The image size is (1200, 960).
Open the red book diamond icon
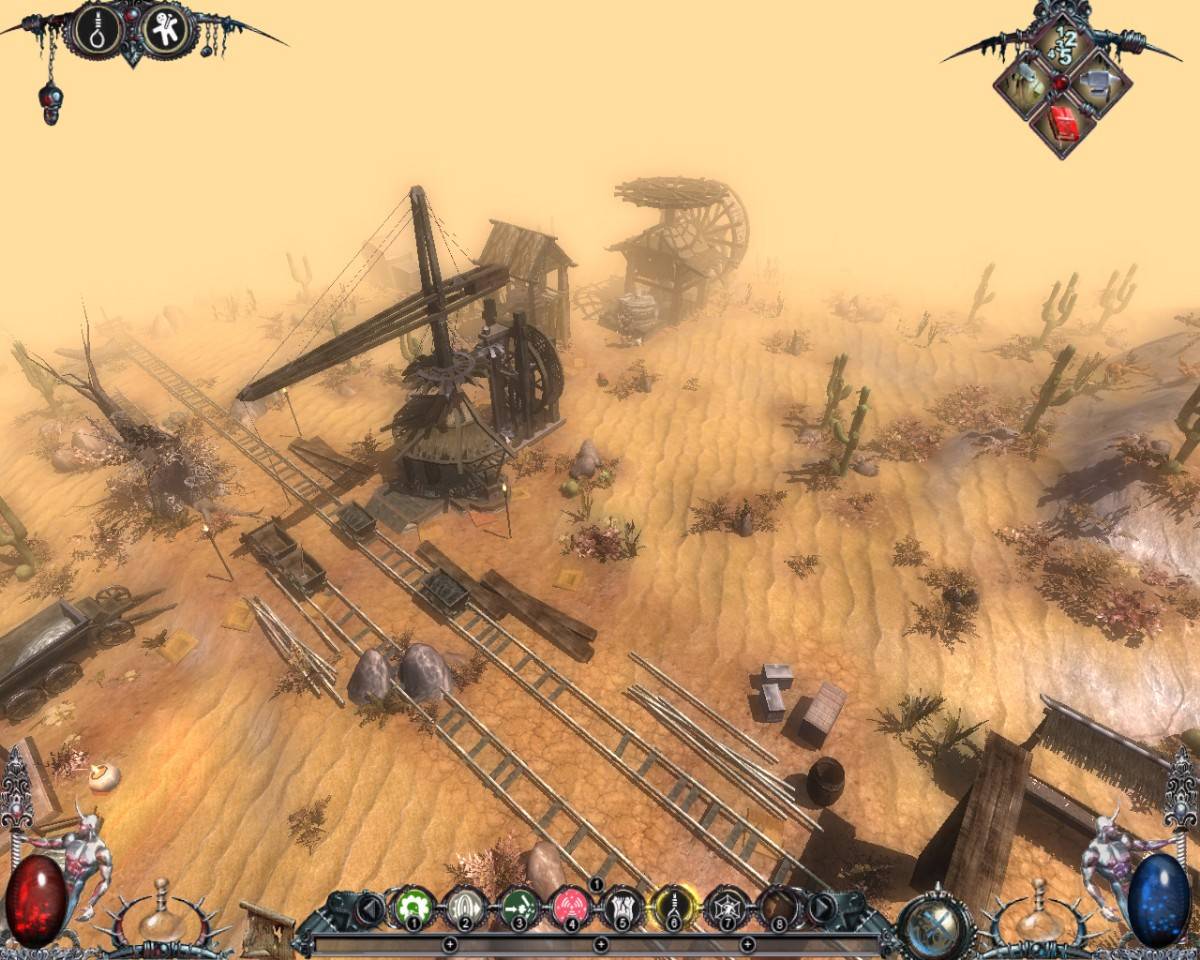click(1063, 123)
